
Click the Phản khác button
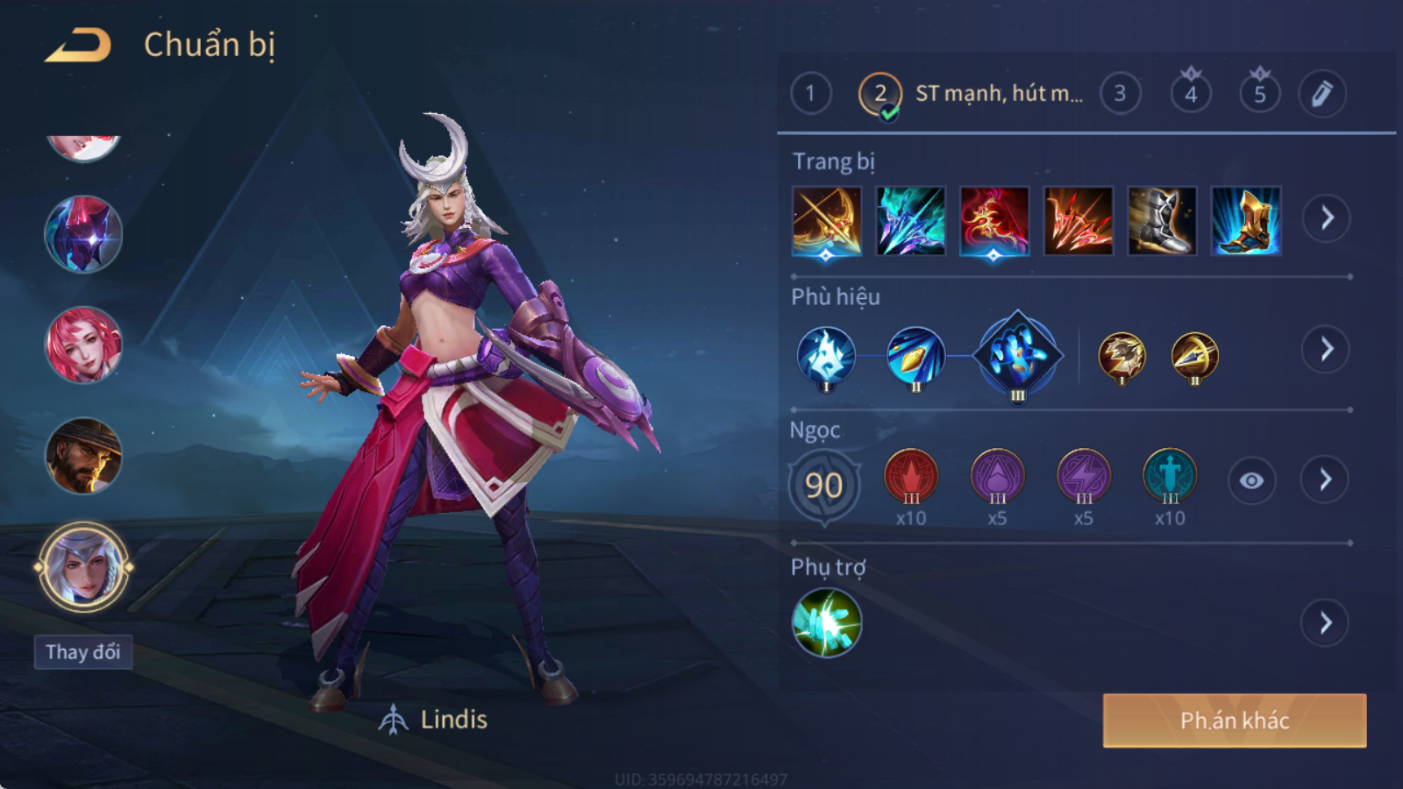point(1234,721)
